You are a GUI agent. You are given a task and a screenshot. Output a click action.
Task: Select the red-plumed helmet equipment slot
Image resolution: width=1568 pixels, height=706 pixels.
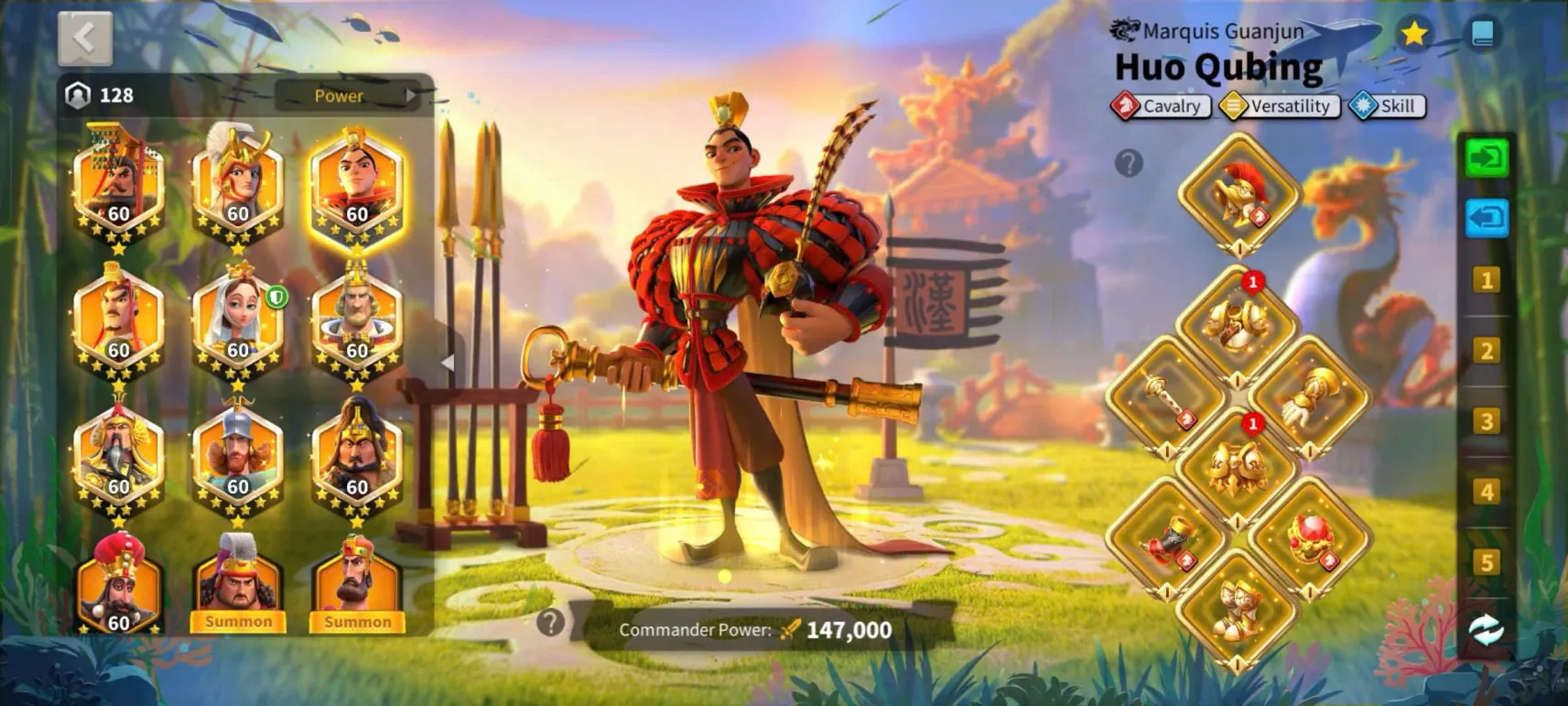point(1239,194)
